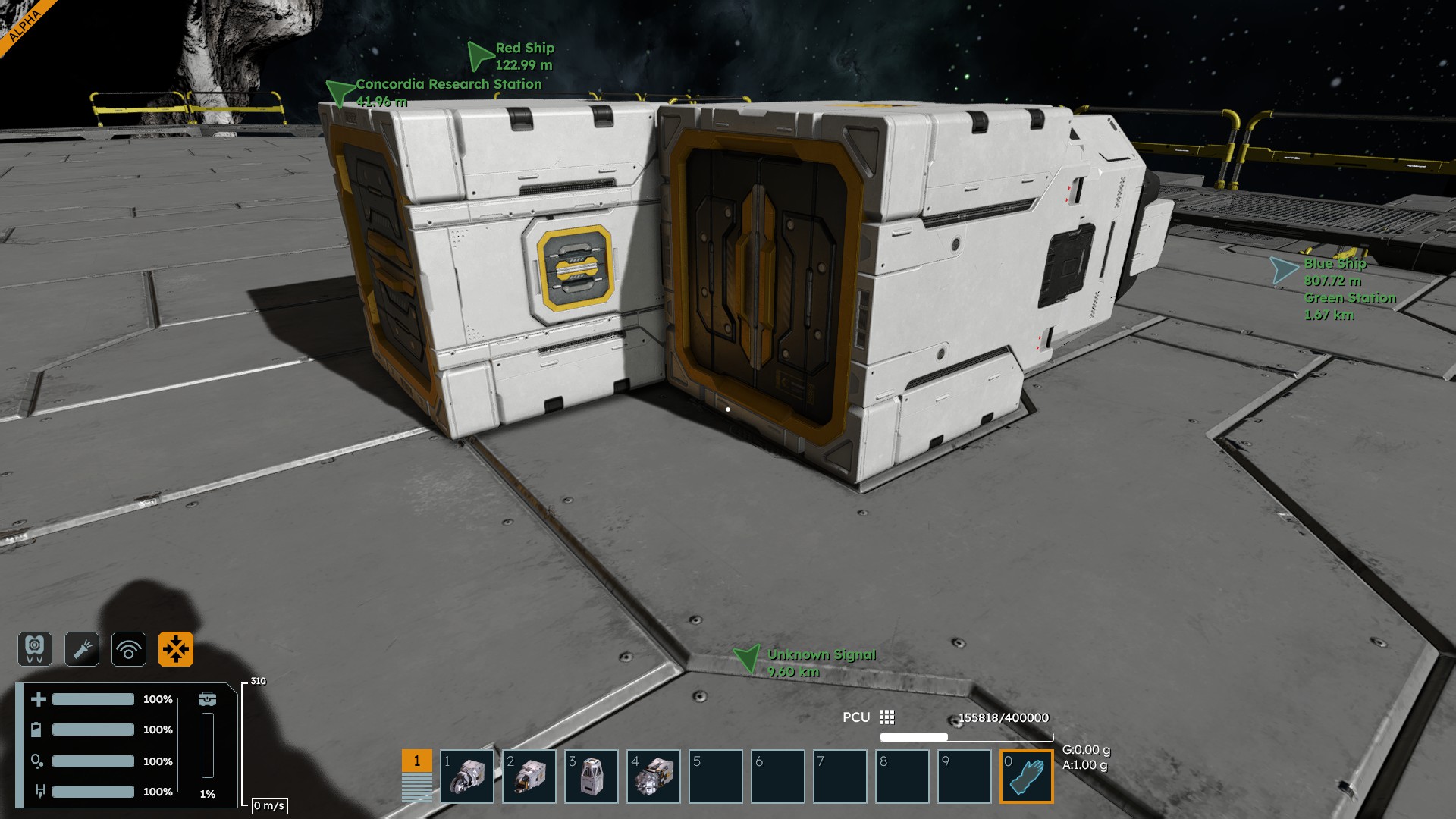This screenshot has width=1456, height=819.
Task: Click the Blue Ship signal marker
Action: tap(1283, 270)
